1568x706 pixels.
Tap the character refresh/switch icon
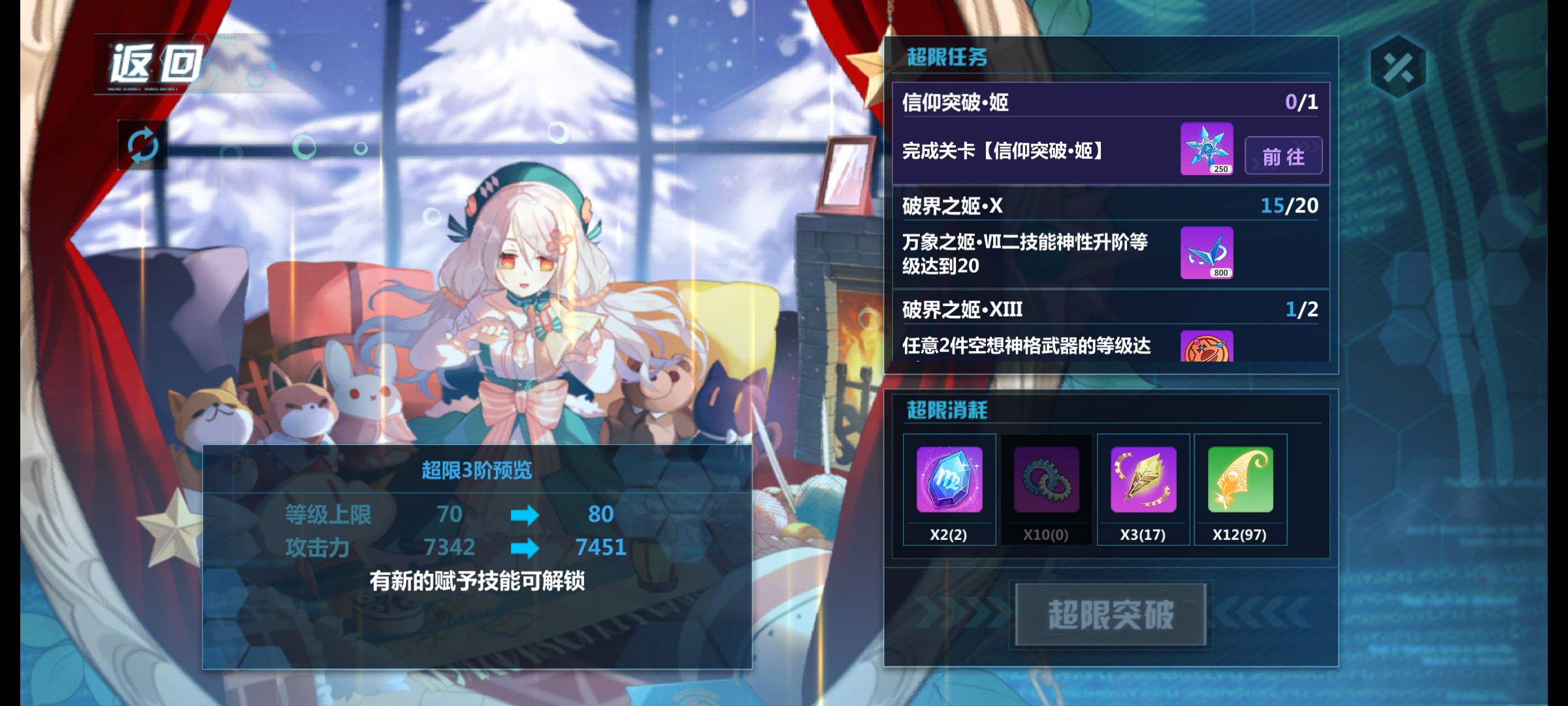tap(142, 147)
